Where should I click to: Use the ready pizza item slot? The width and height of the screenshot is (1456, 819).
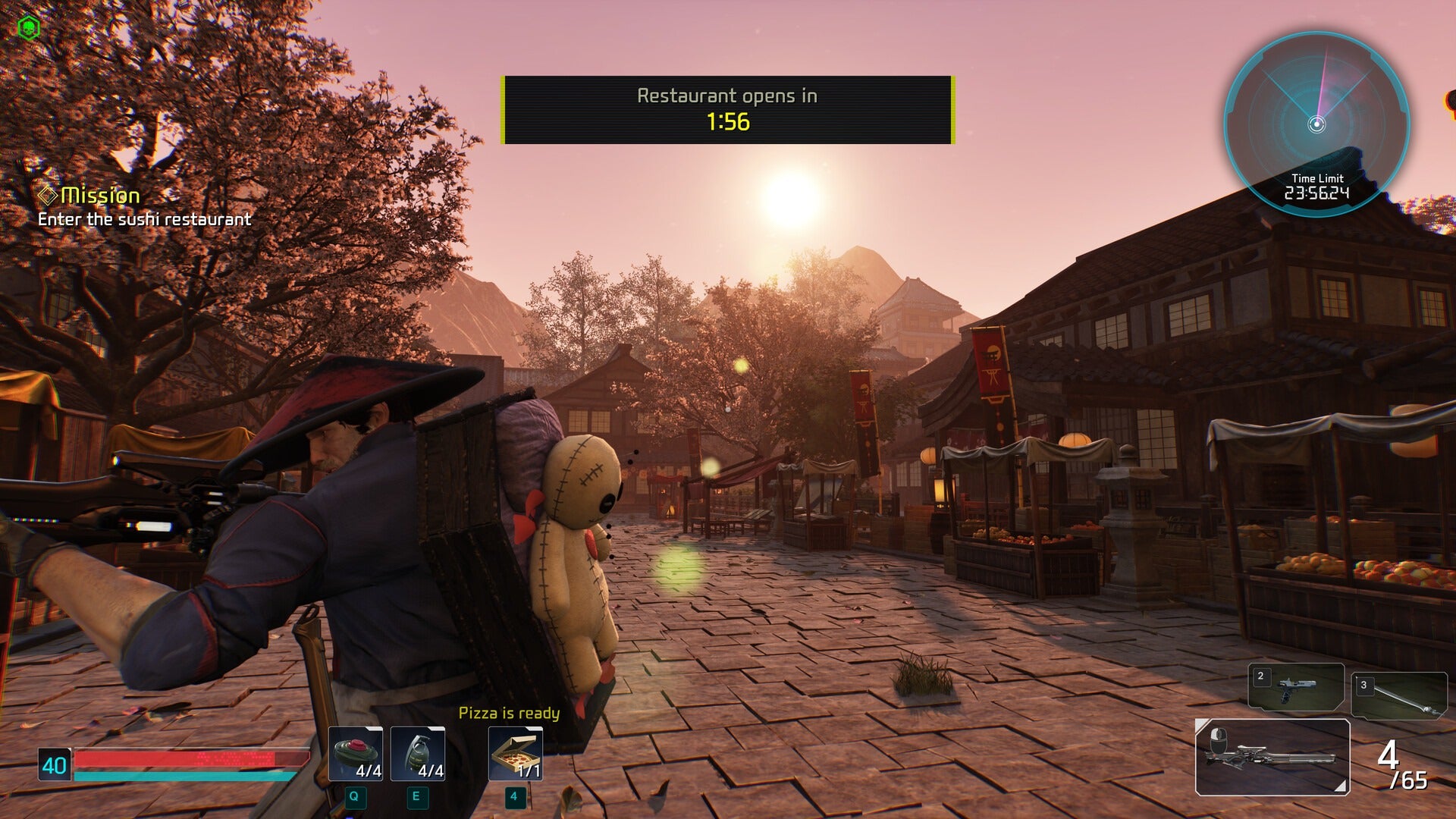pos(516,754)
